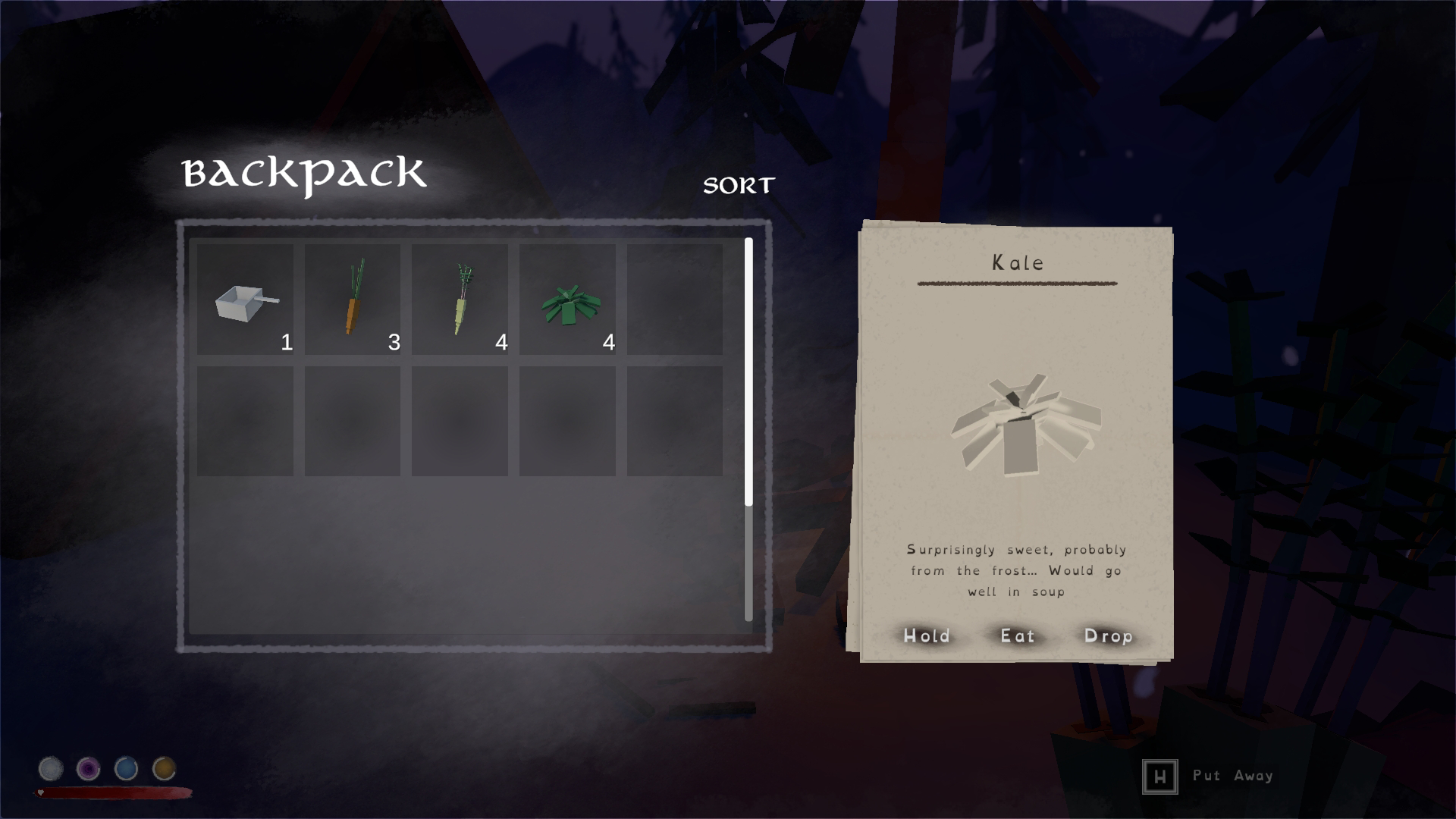Select the kale inventory slot
The image size is (1456, 819).
[567, 300]
